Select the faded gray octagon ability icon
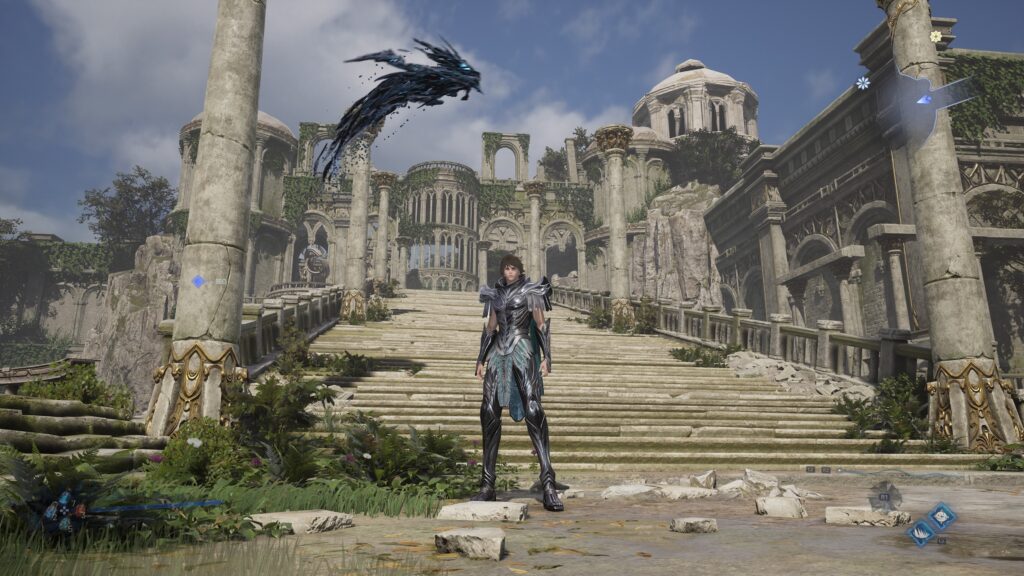The height and width of the screenshot is (576, 1024). (x=885, y=495)
